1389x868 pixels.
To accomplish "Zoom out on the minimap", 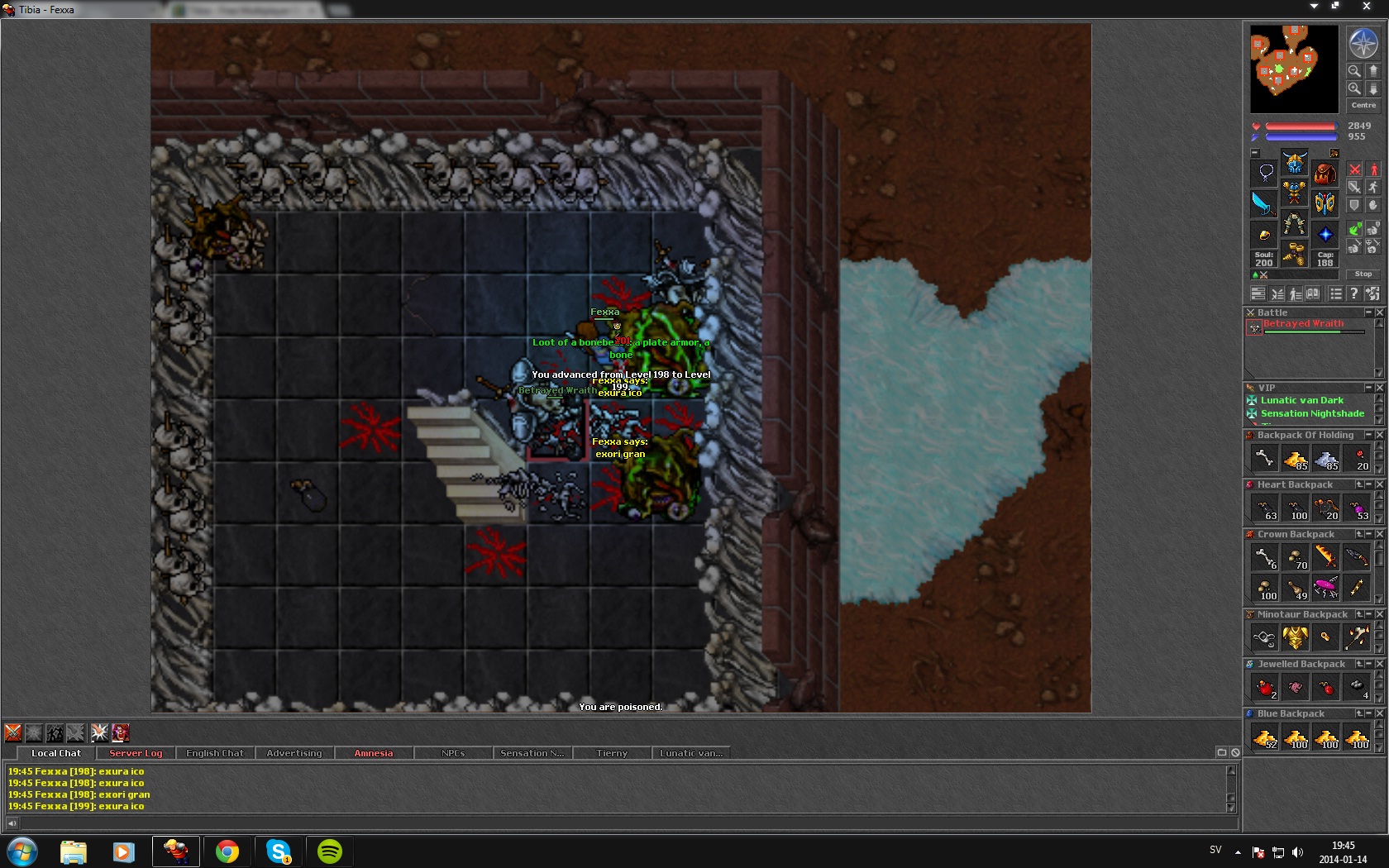I will (x=1354, y=71).
